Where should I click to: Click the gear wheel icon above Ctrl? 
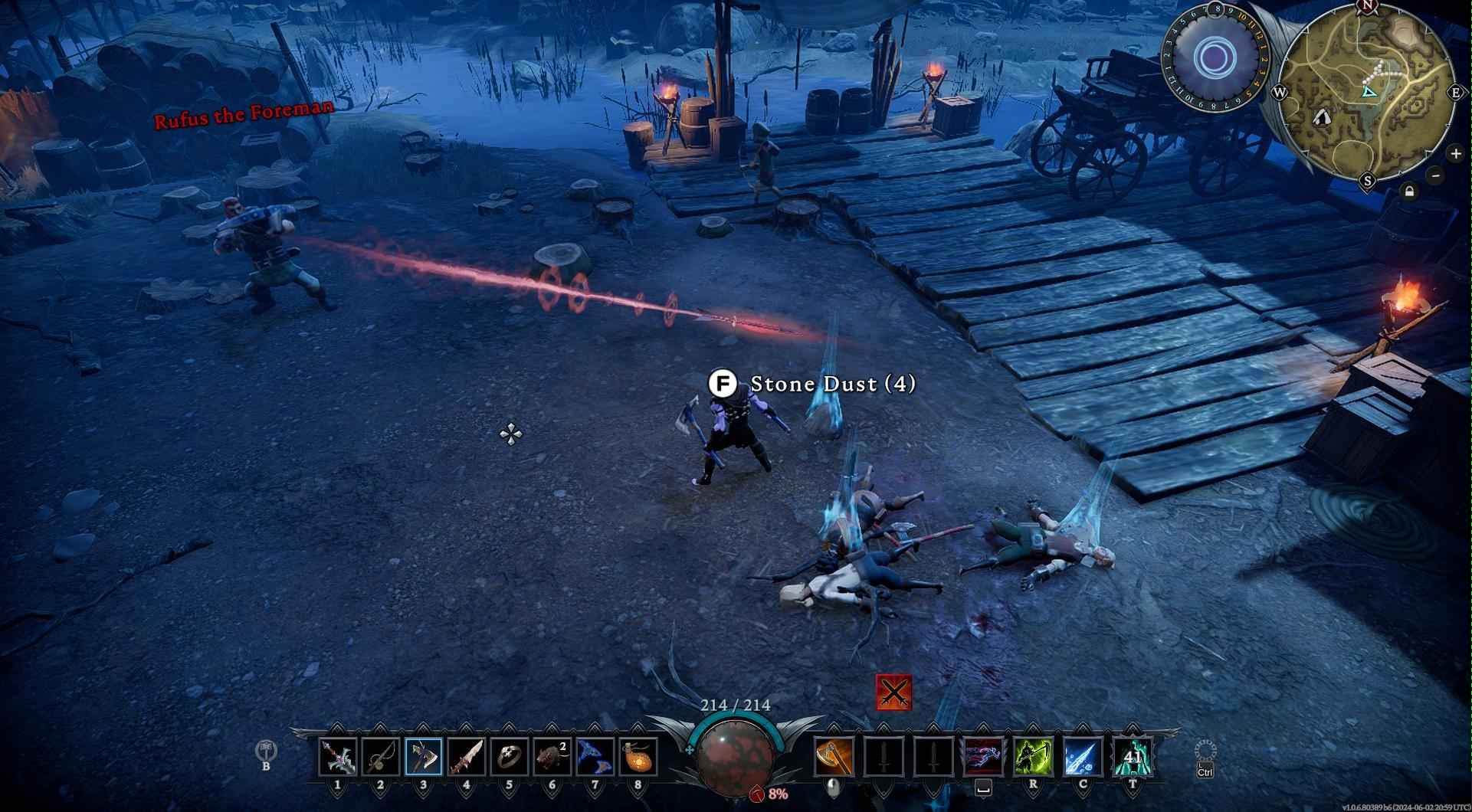1205,751
